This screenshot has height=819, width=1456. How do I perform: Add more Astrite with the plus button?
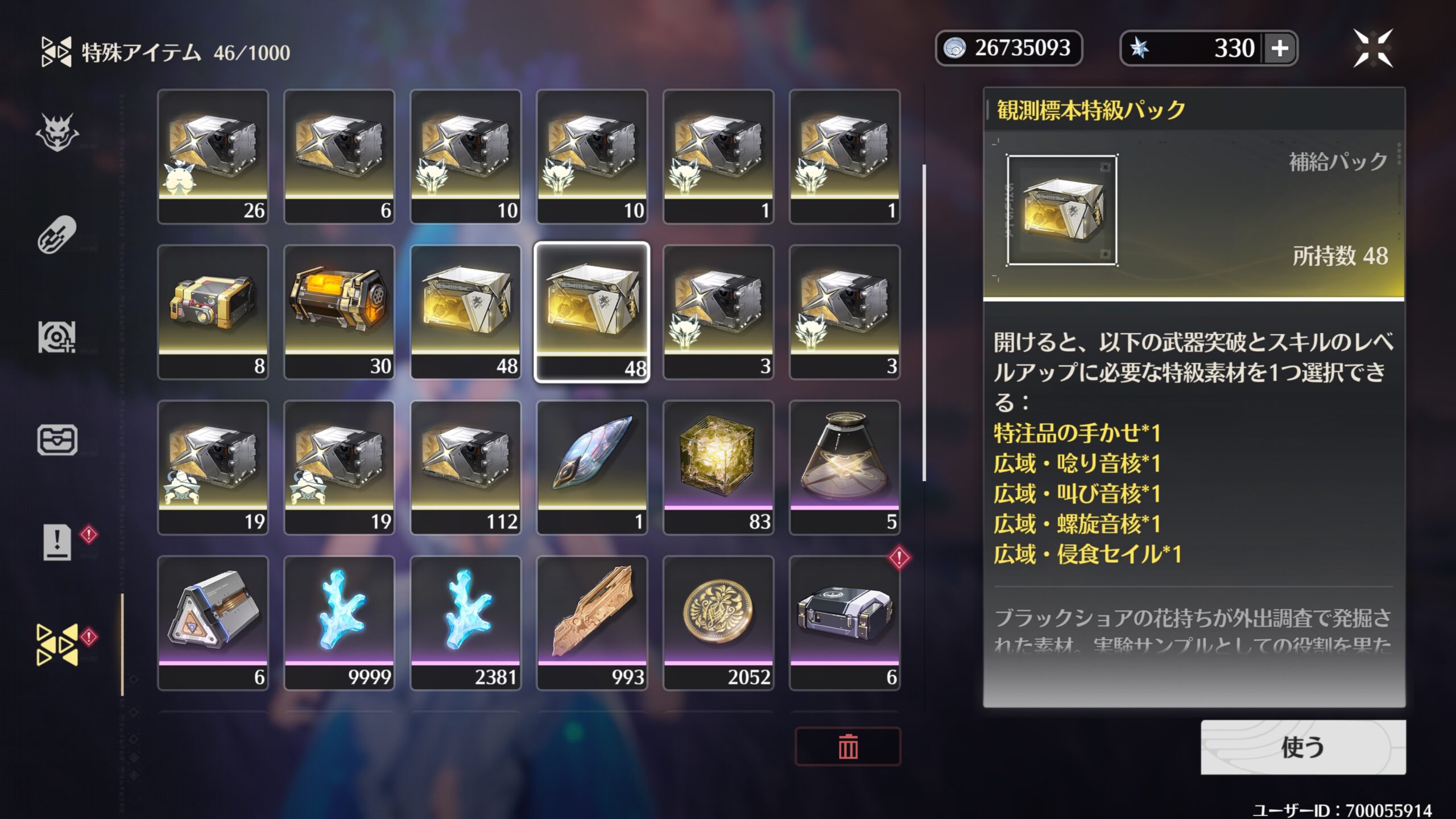click(1280, 48)
